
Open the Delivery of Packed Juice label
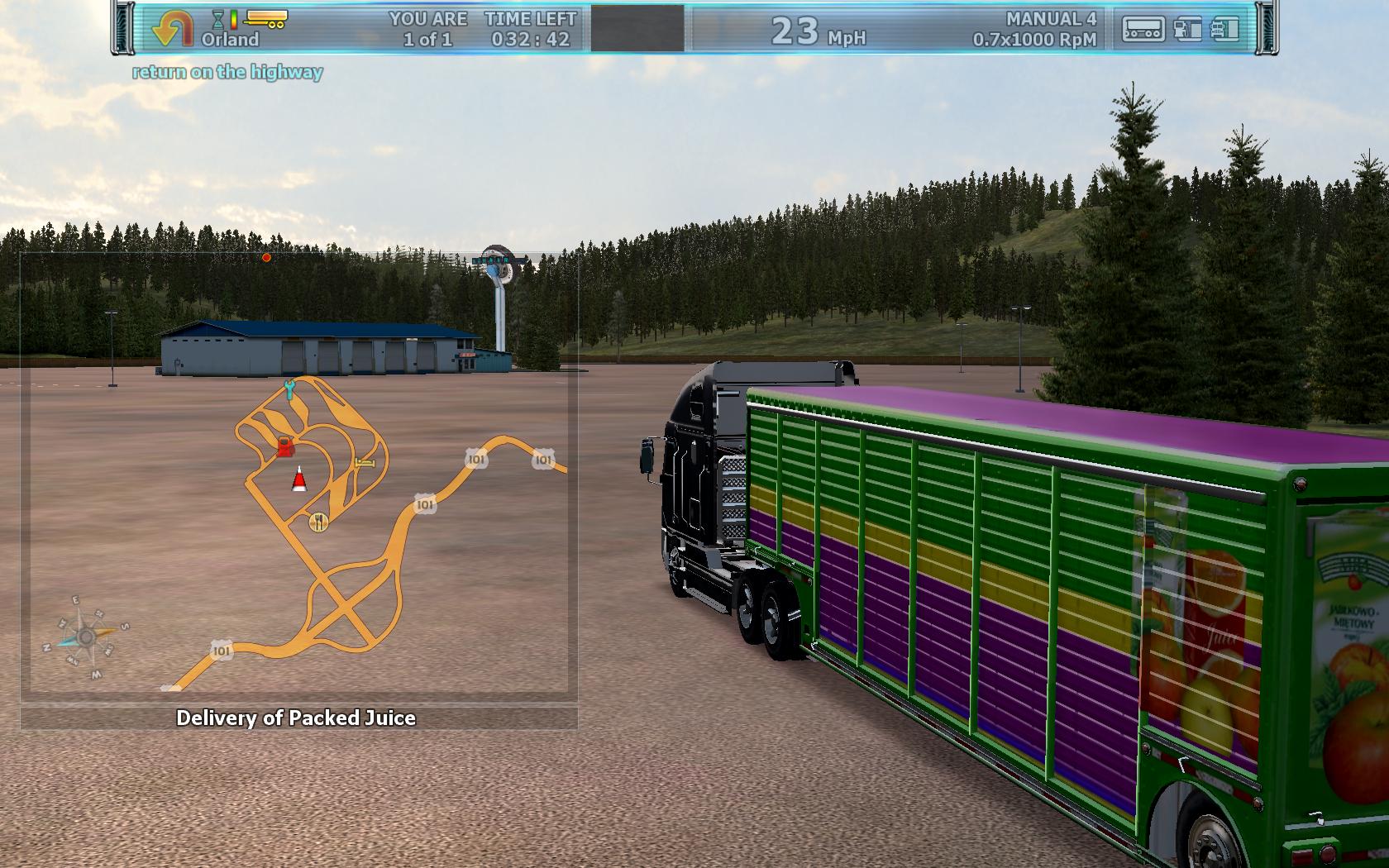[296, 718]
